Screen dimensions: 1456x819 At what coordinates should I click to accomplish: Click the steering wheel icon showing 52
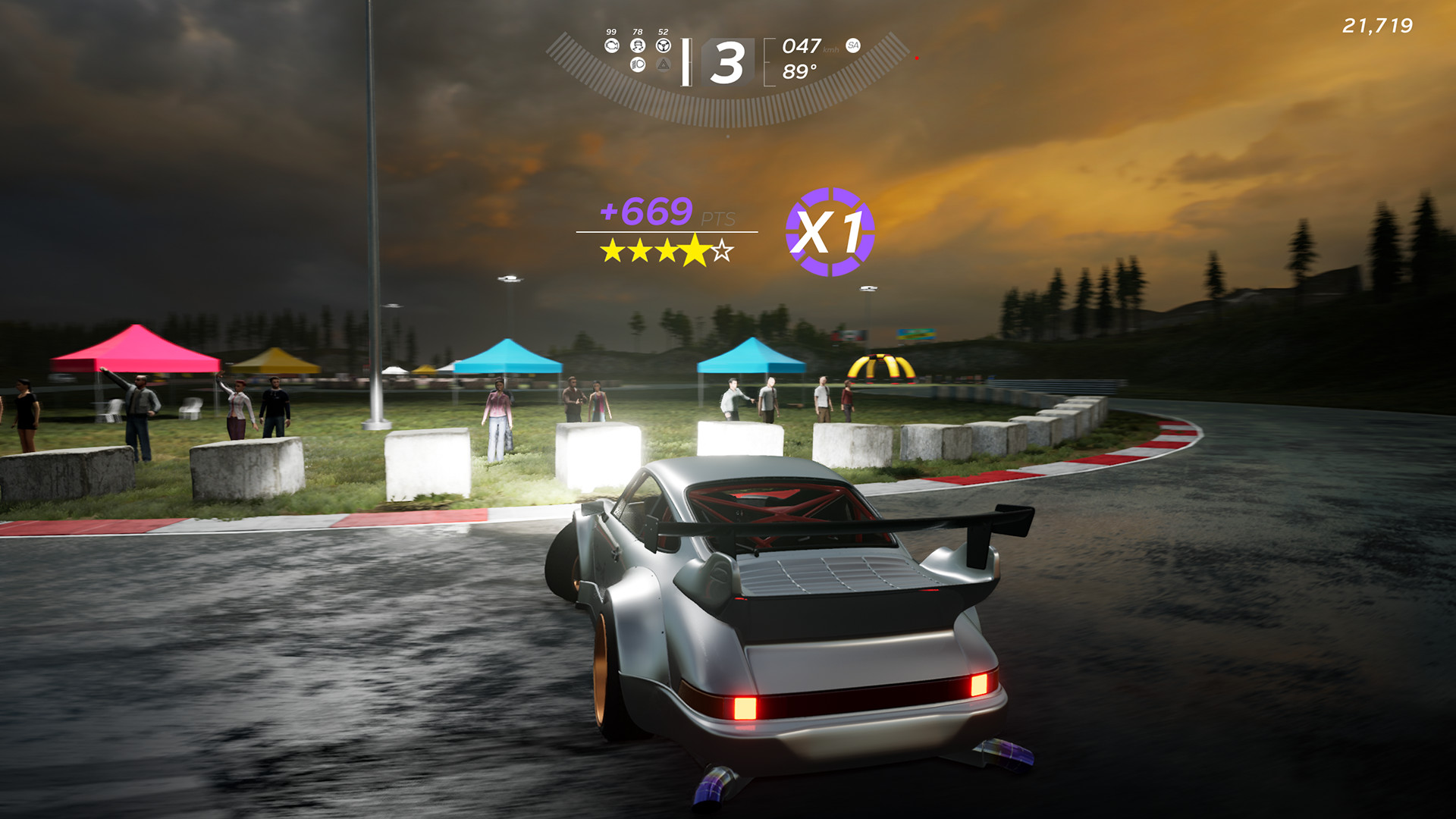(663, 45)
